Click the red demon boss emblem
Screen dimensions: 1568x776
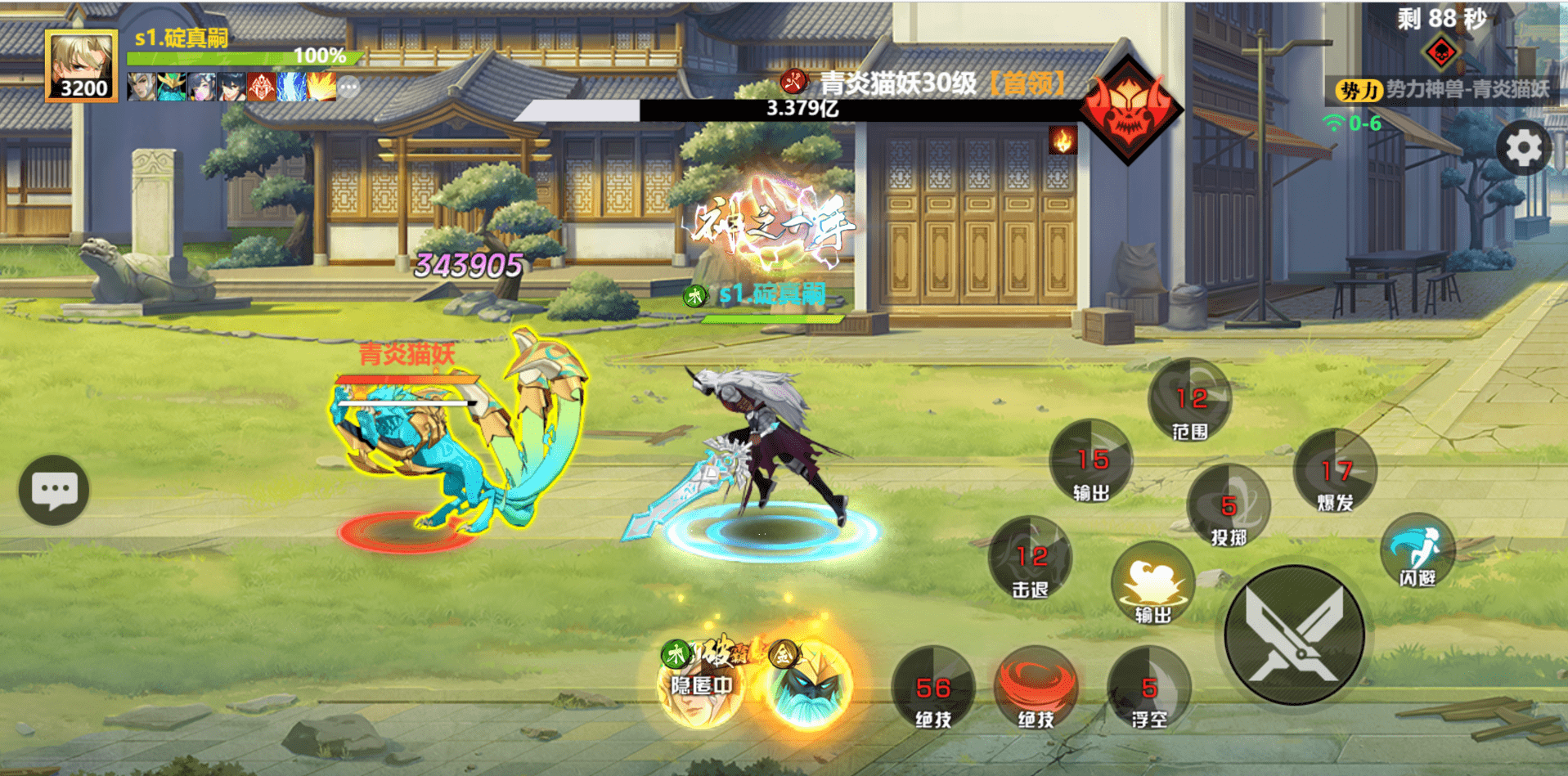pyautogui.click(x=1130, y=110)
